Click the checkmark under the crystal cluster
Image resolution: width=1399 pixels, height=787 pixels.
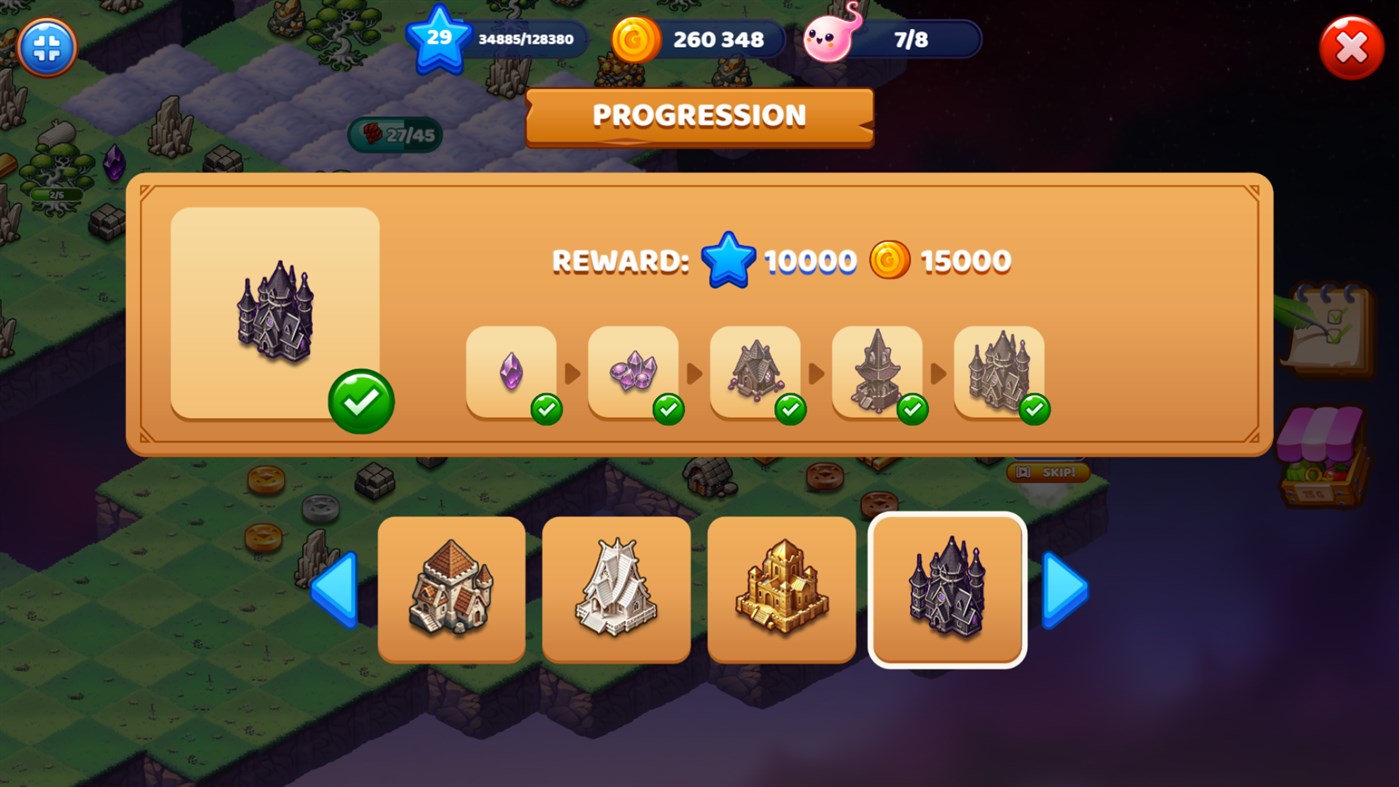pyautogui.click(x=668, y=409)
